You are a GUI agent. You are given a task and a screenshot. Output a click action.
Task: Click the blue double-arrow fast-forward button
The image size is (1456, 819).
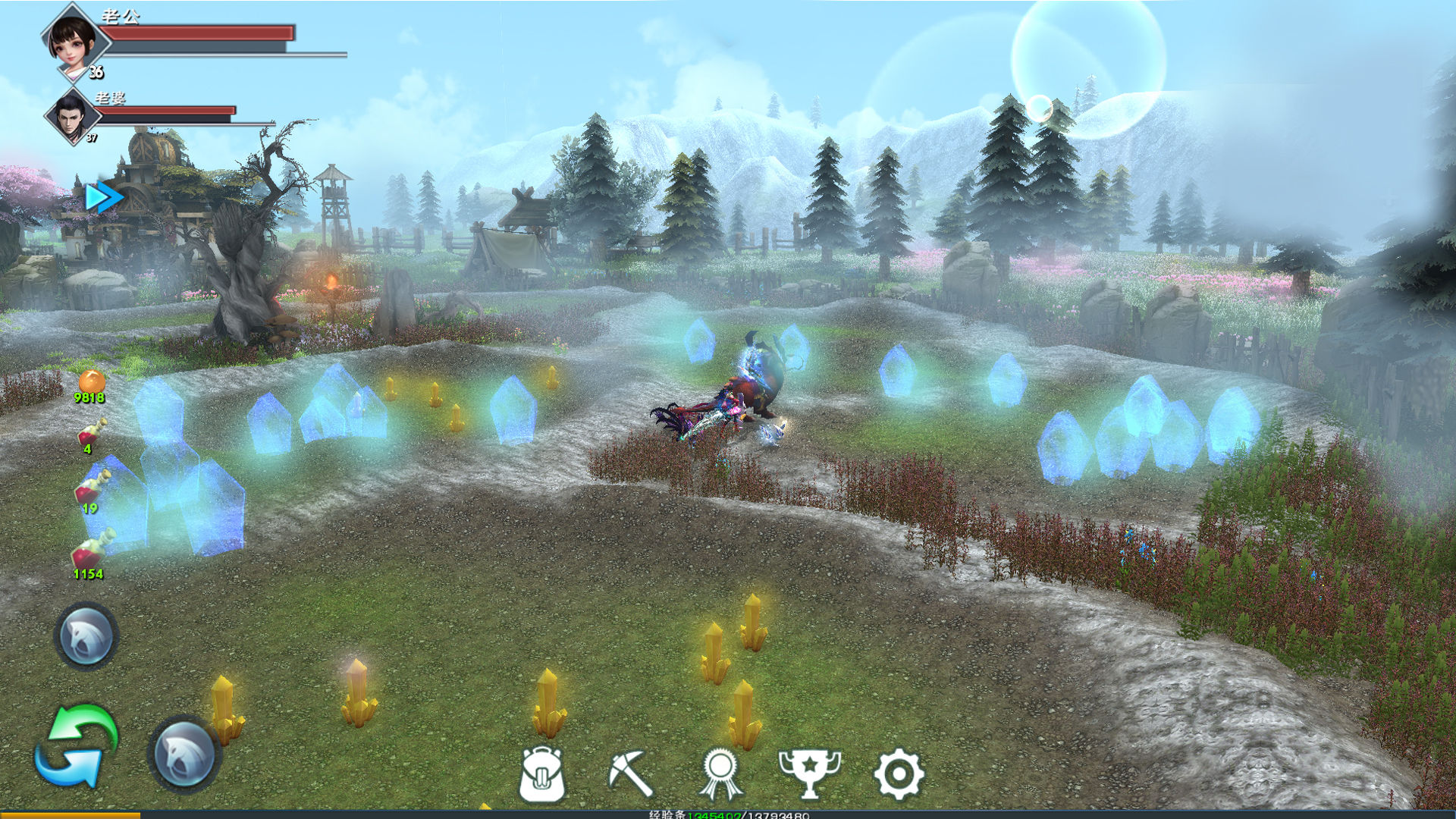point(103,197)
